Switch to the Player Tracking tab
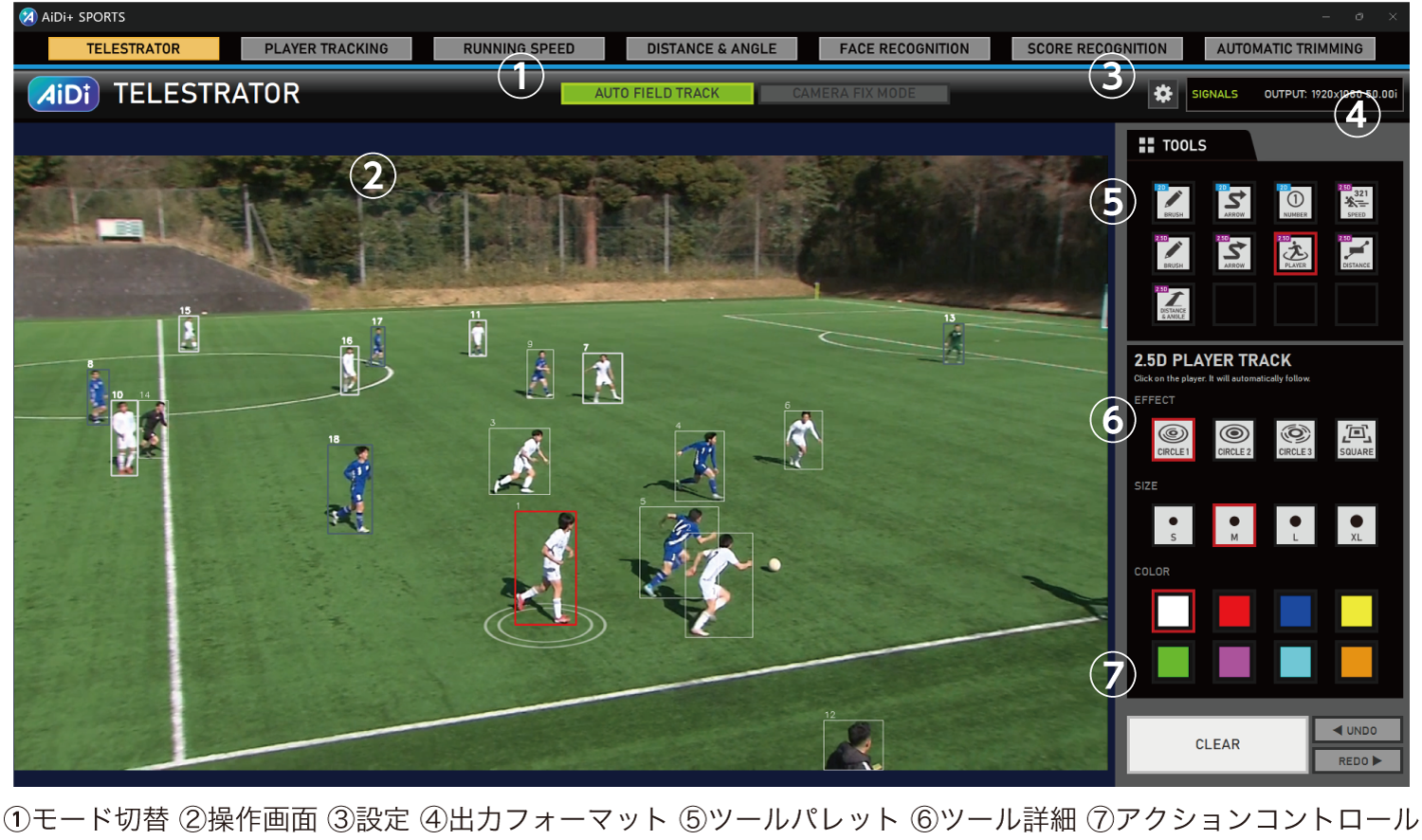Image resolution: width=1422 pixels, height=840 pixels. 326,48
